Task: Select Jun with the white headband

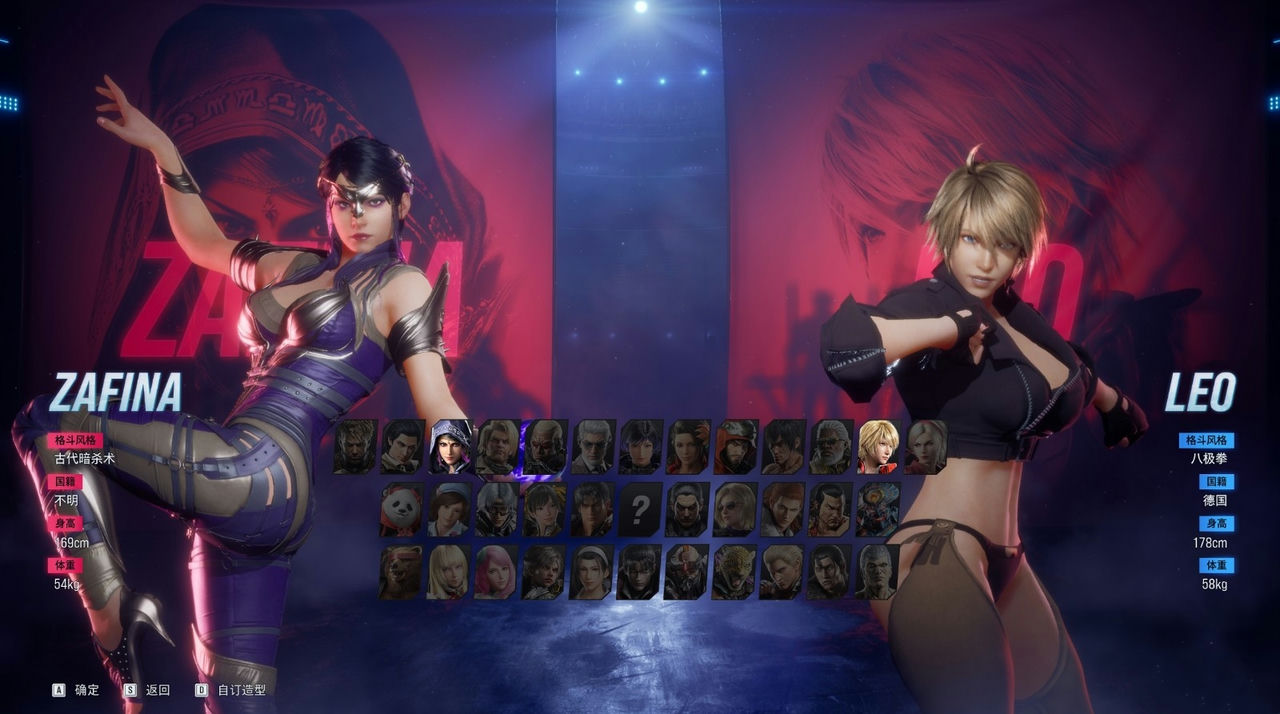Action: tap(591, 572)
